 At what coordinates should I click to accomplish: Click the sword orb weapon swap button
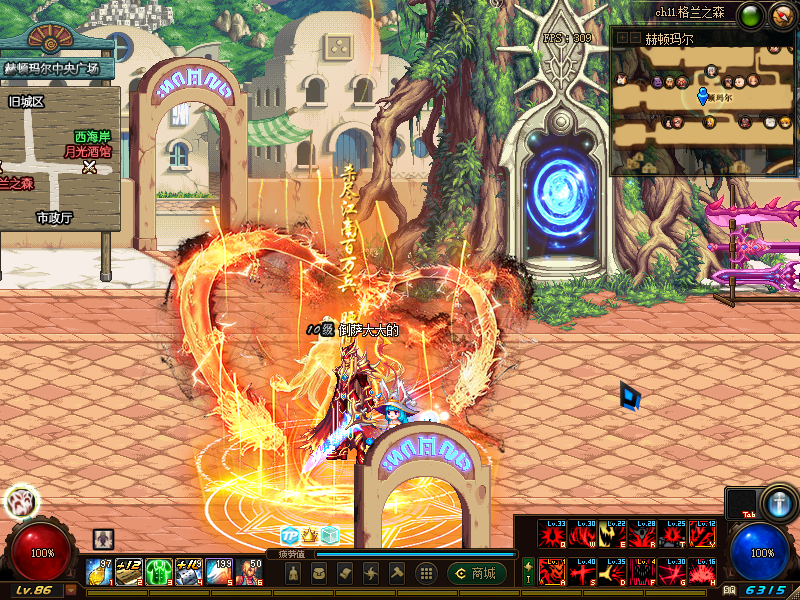777,500
